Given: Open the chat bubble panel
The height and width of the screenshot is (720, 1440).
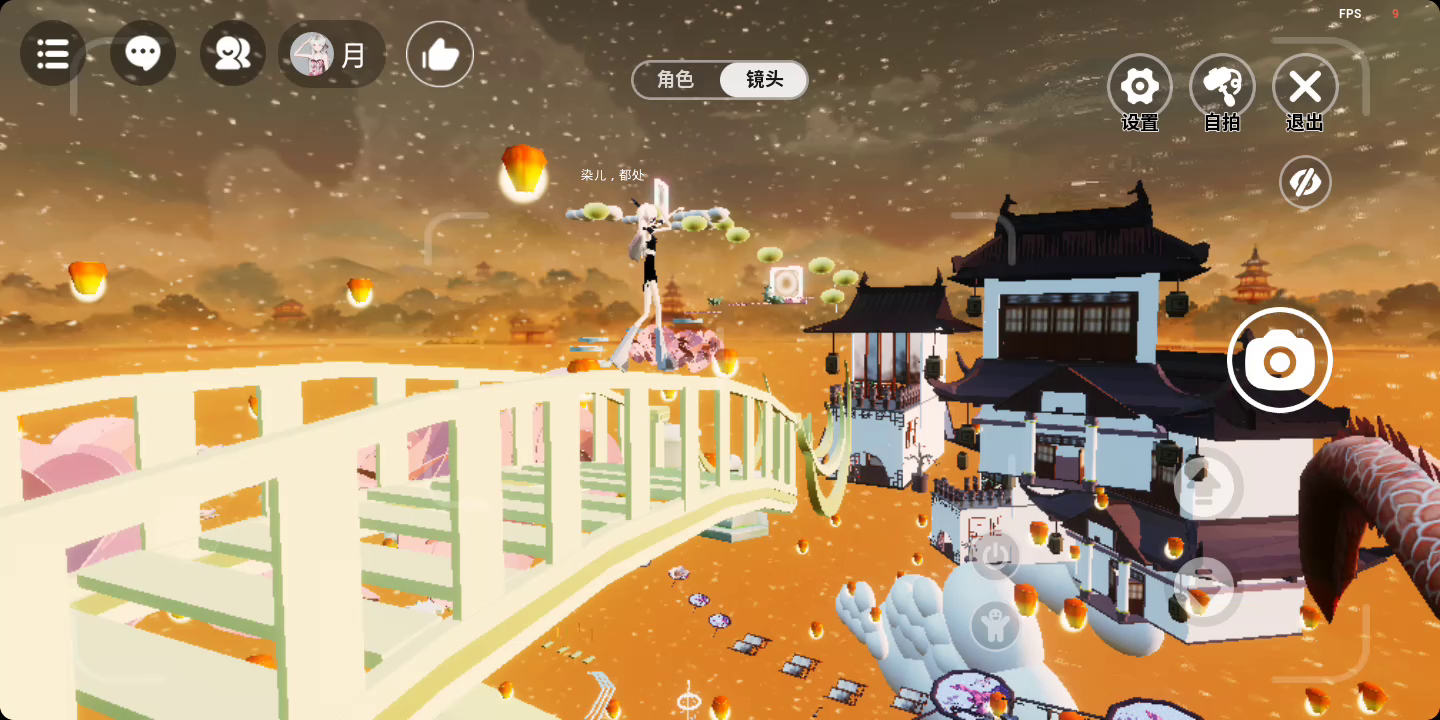Looking at the screenshot, I should (x=143, y=53).
